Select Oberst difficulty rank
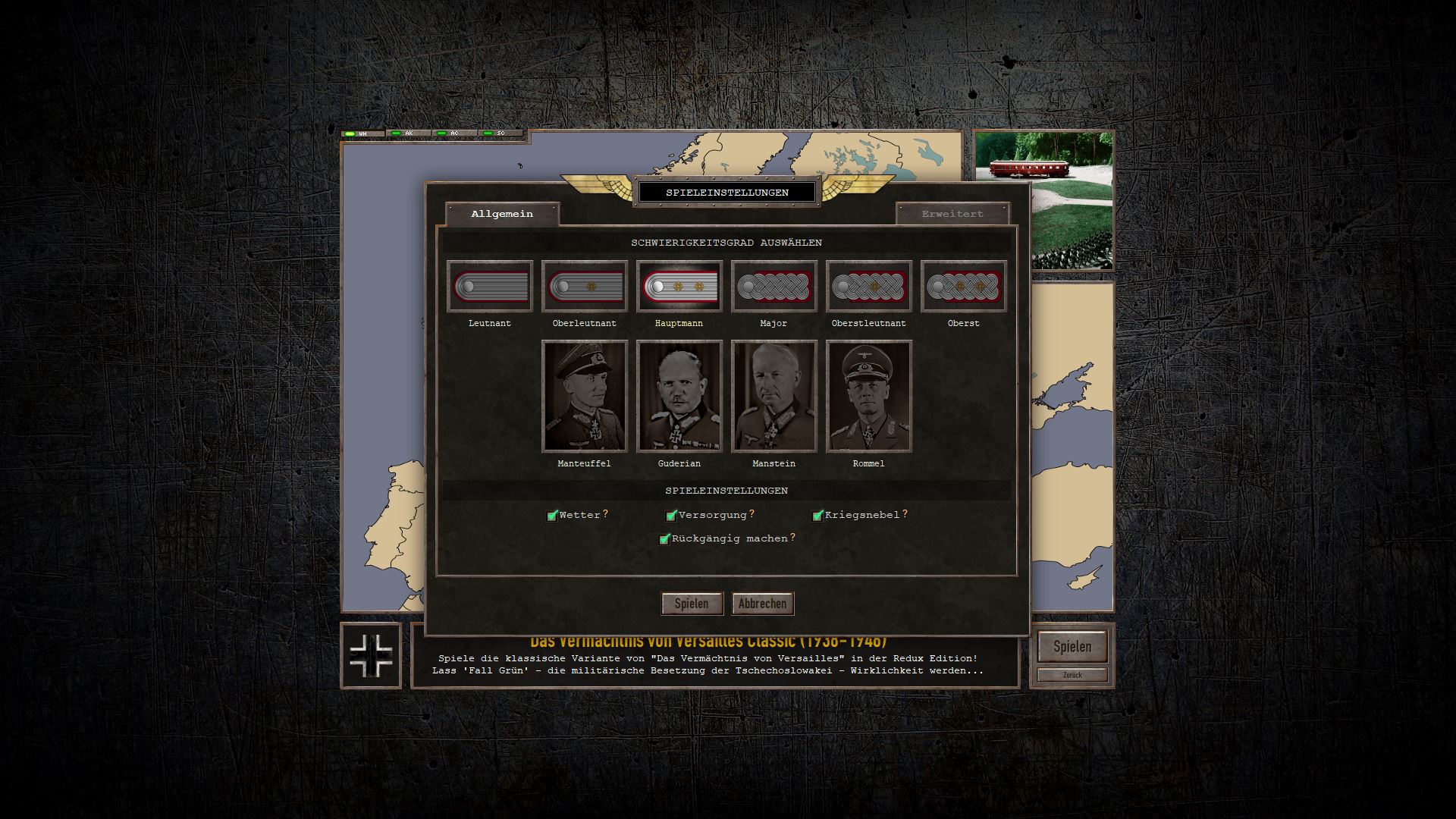This screenshot has width=1456, height=819. [964, 287]
